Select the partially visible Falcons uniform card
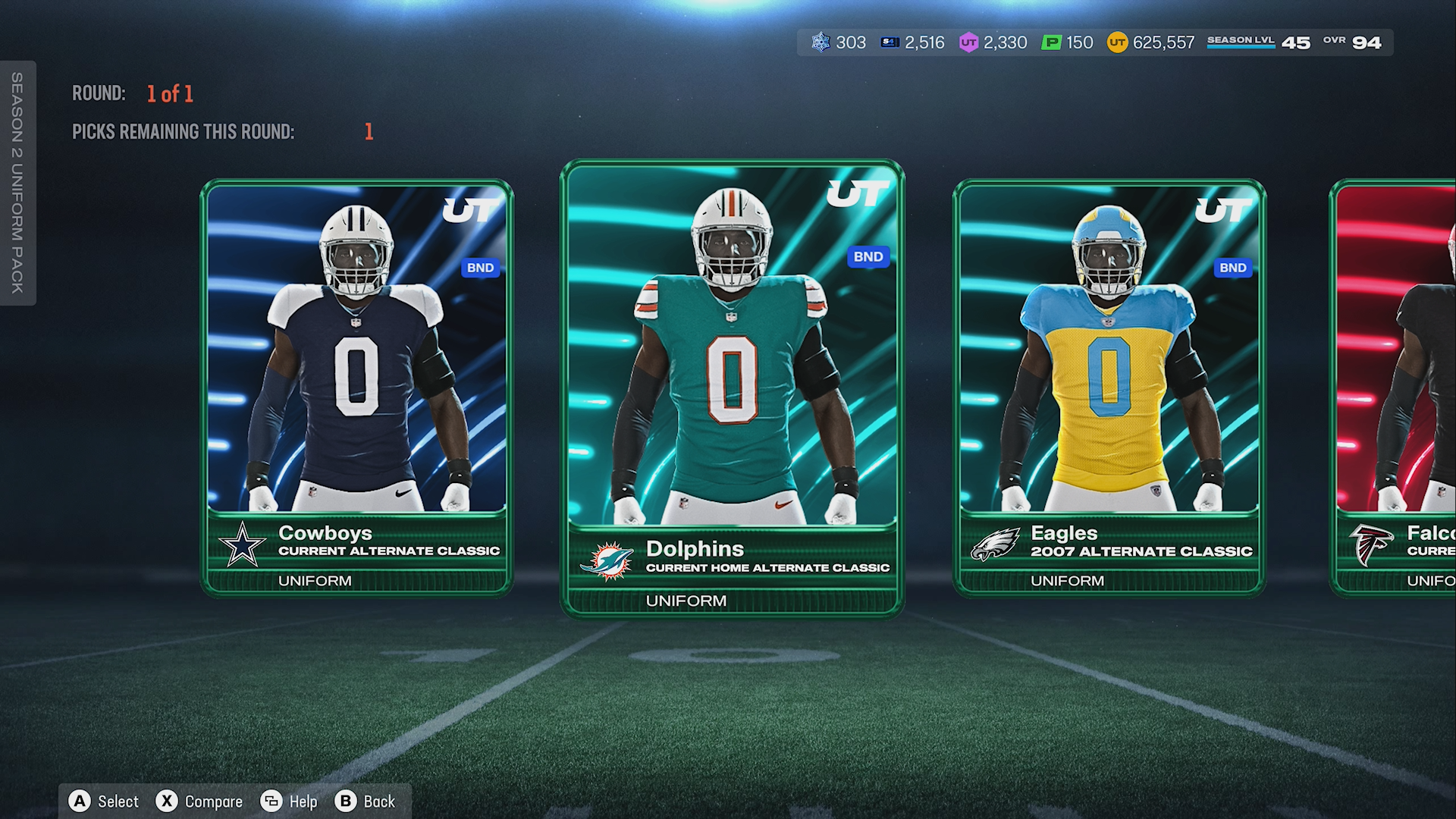Screen dimensions: 1456x819 pos(1395,387)
